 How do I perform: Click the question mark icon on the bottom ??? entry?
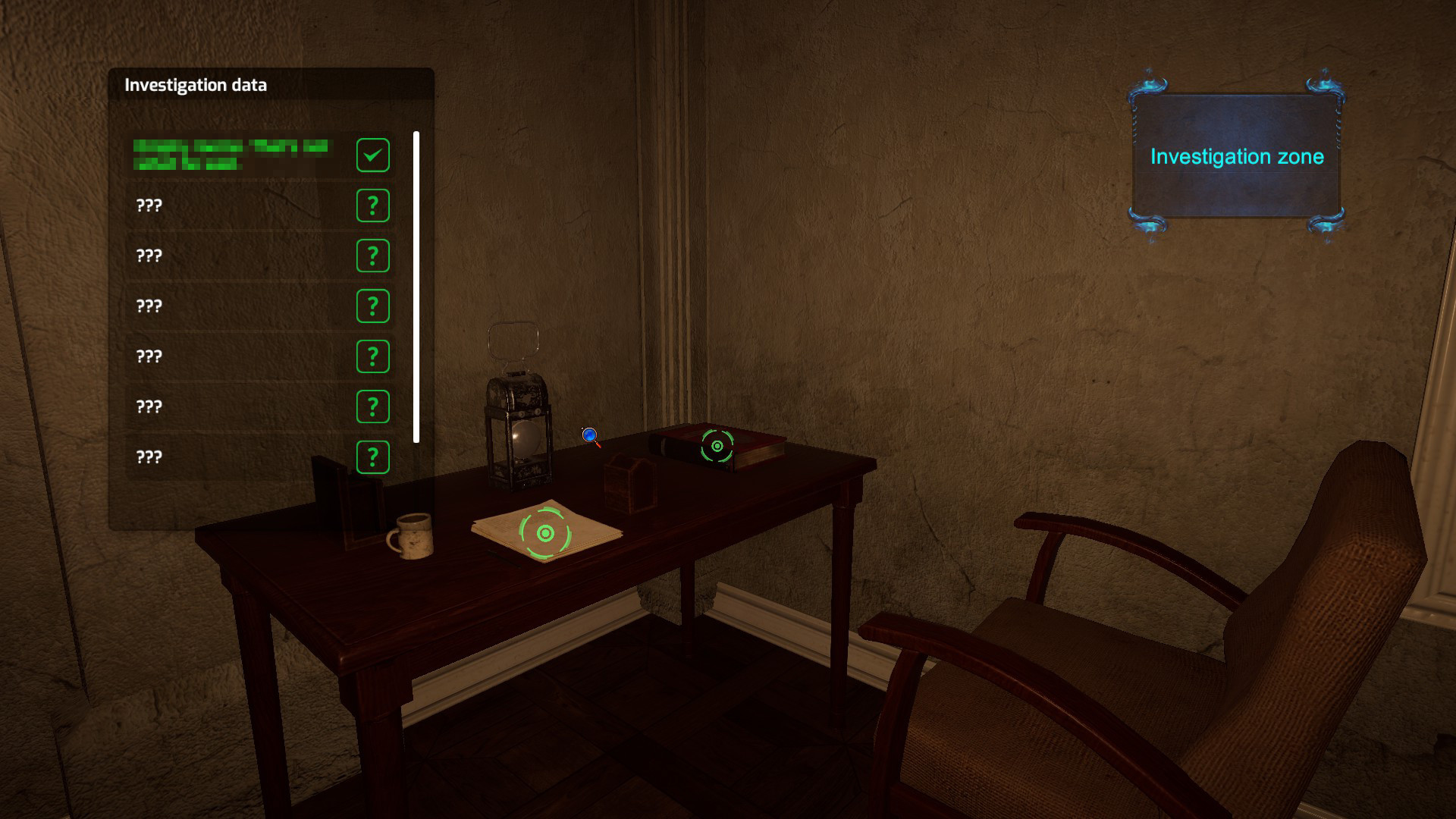point(372,457)
